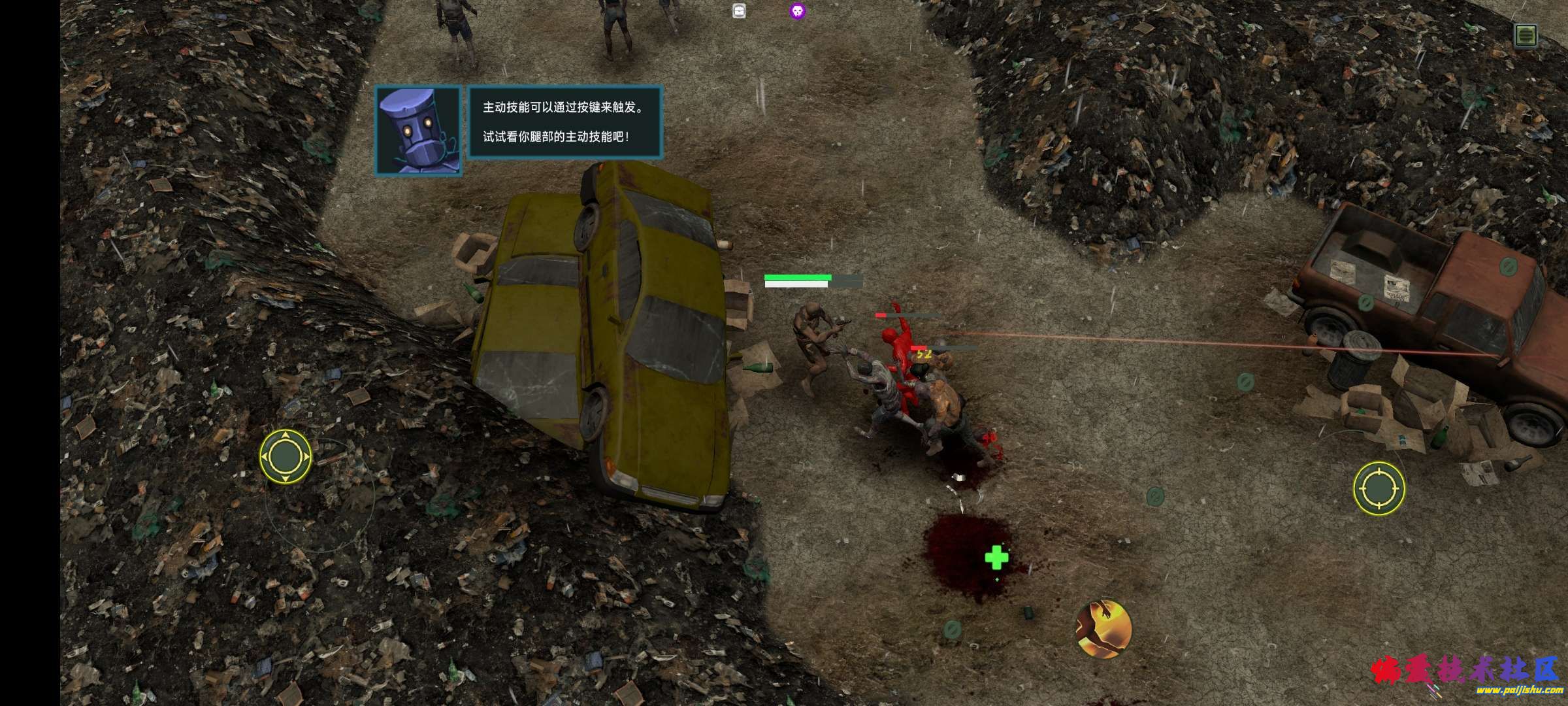Activate the orange leg active skill button
1568x706 pixels.
point(1103,629)
